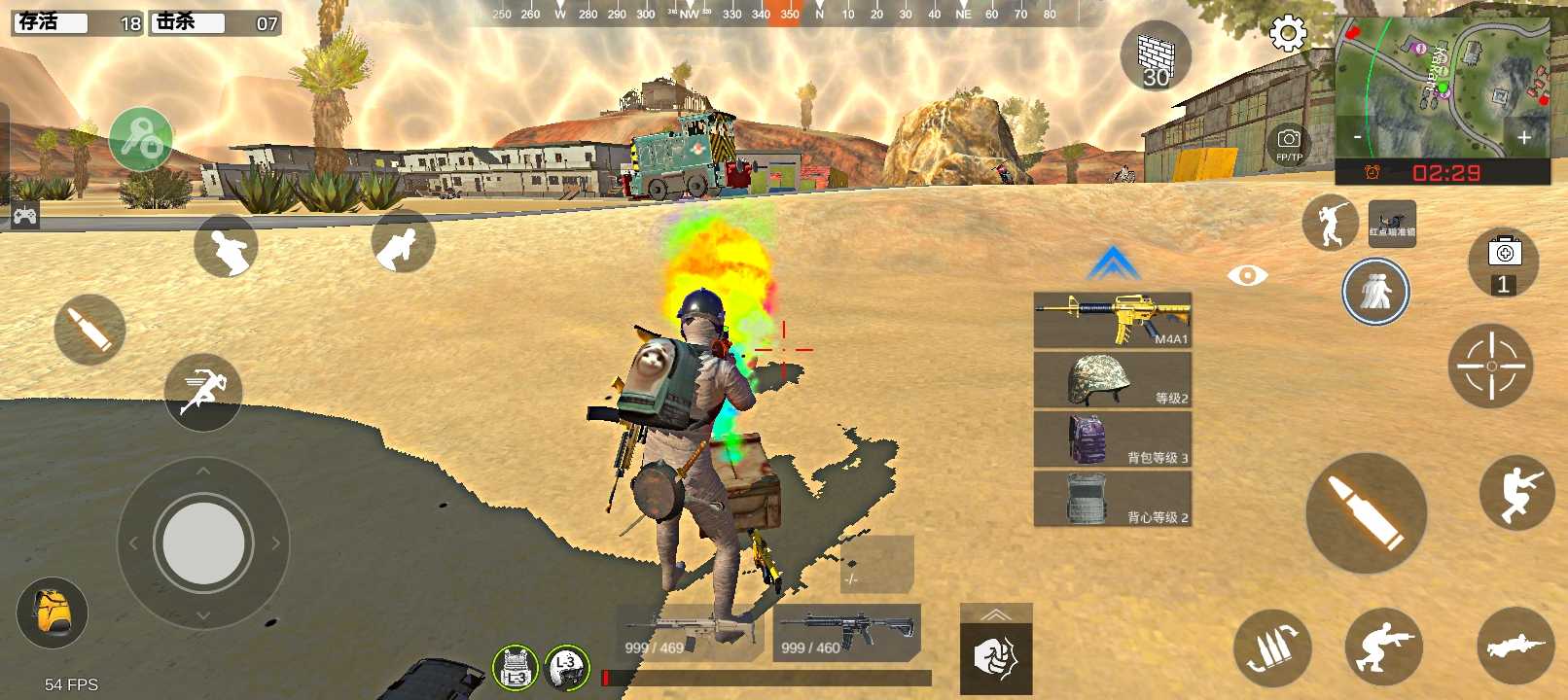The image size is (1568, 700).
Task: Switch to crouch stance
Action: click(x=1383, y=646)
